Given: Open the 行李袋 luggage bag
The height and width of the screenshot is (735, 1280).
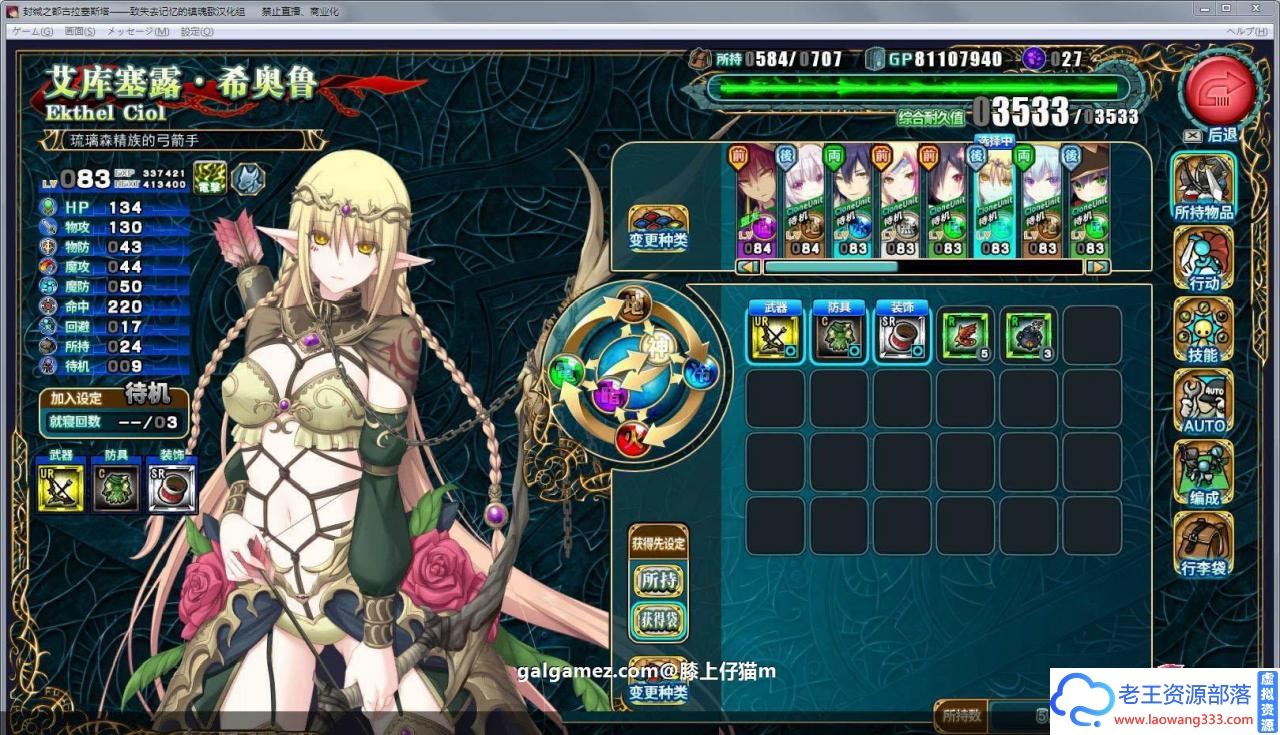Looking at the screenshot, I should pos(1203,545).
